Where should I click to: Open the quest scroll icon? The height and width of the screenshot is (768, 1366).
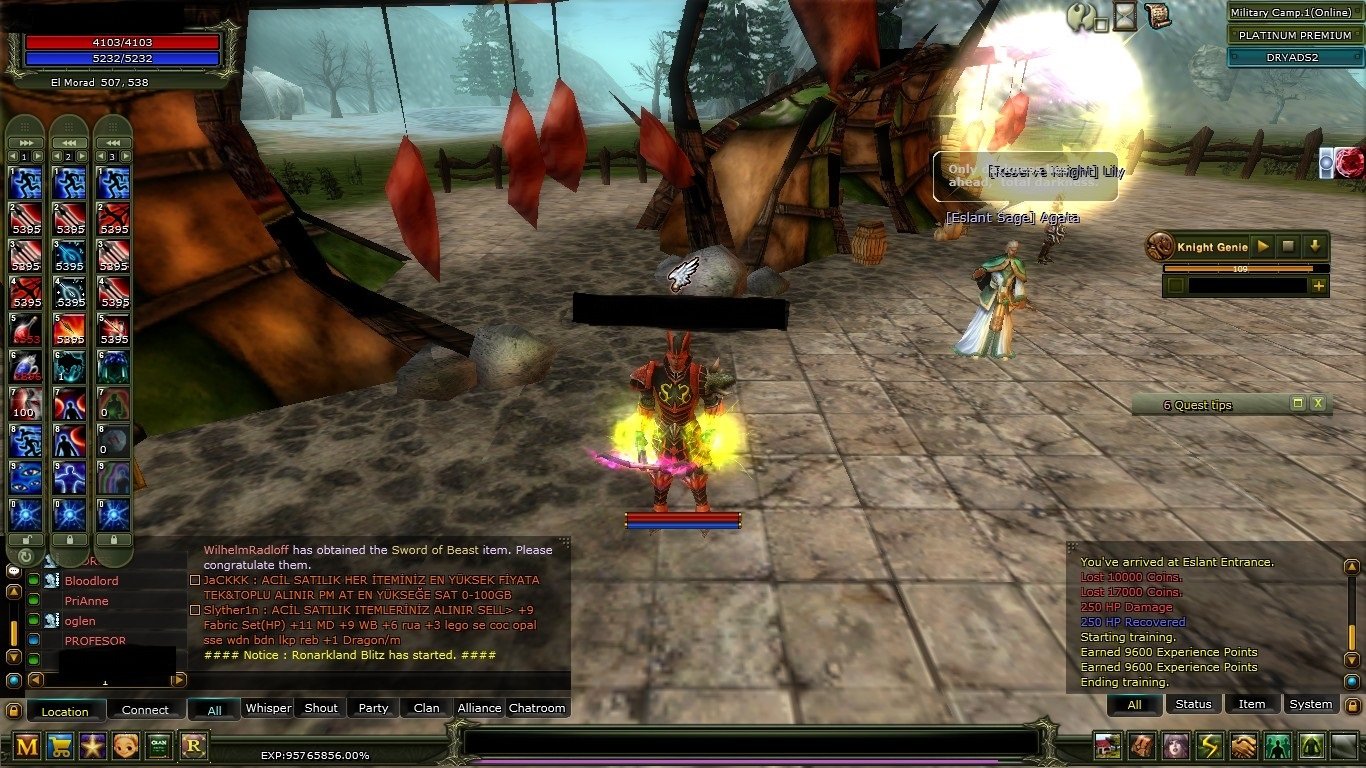[1157, 15]
